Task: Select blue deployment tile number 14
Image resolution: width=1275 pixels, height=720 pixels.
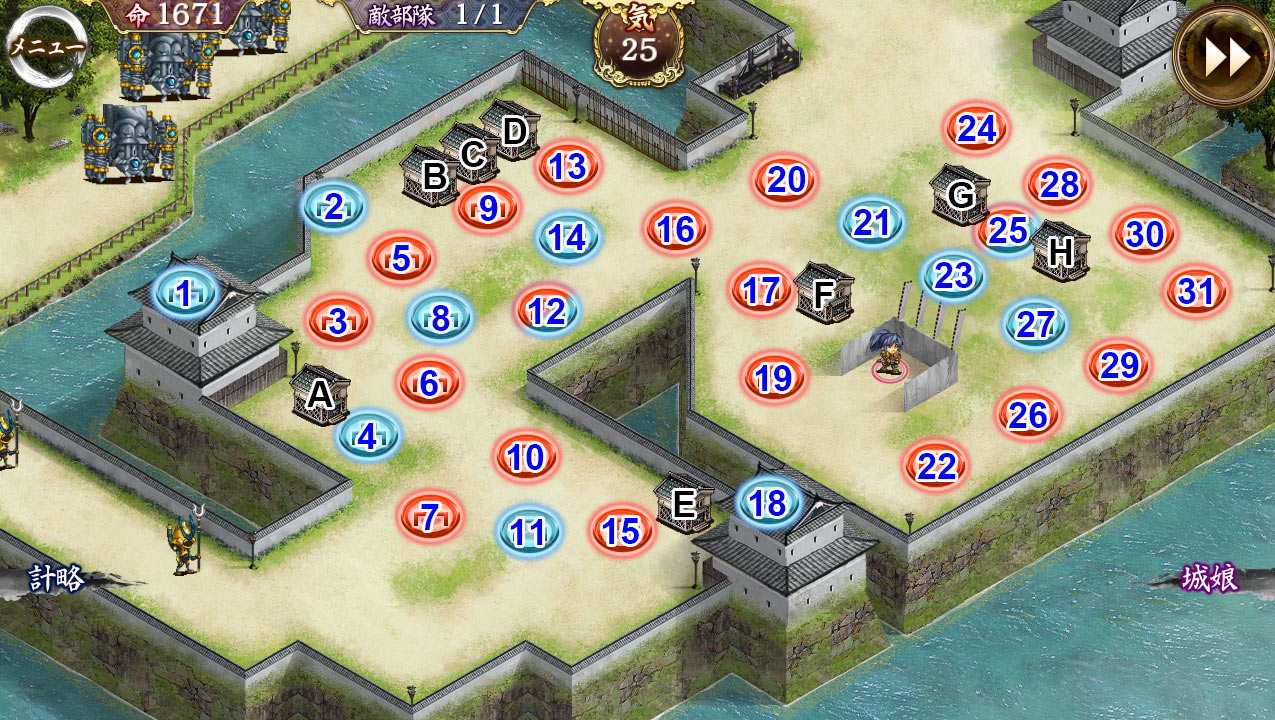Action: click(568, 237)
